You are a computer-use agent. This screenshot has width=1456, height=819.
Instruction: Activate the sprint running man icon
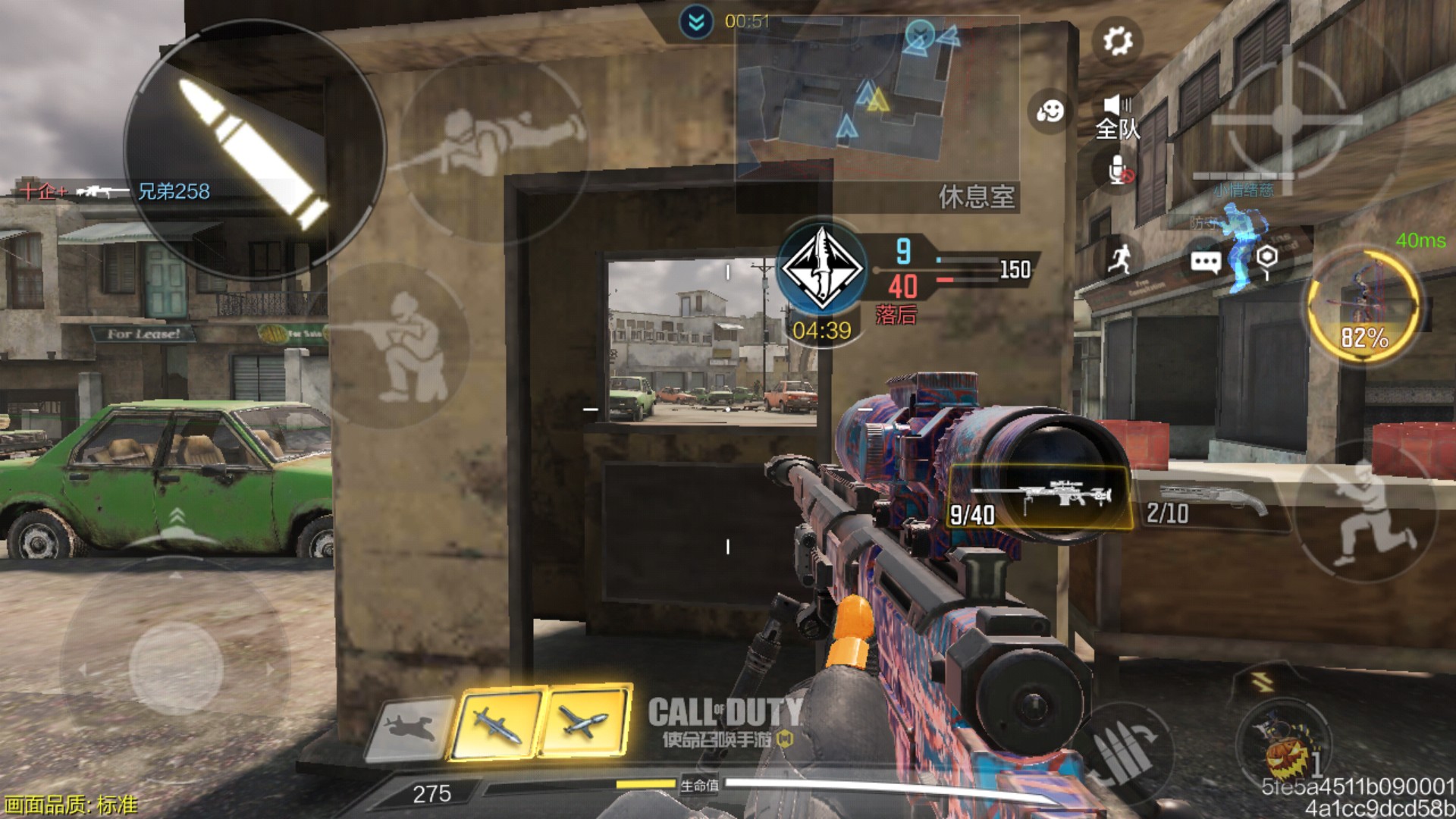click(x=1119, y=259)
